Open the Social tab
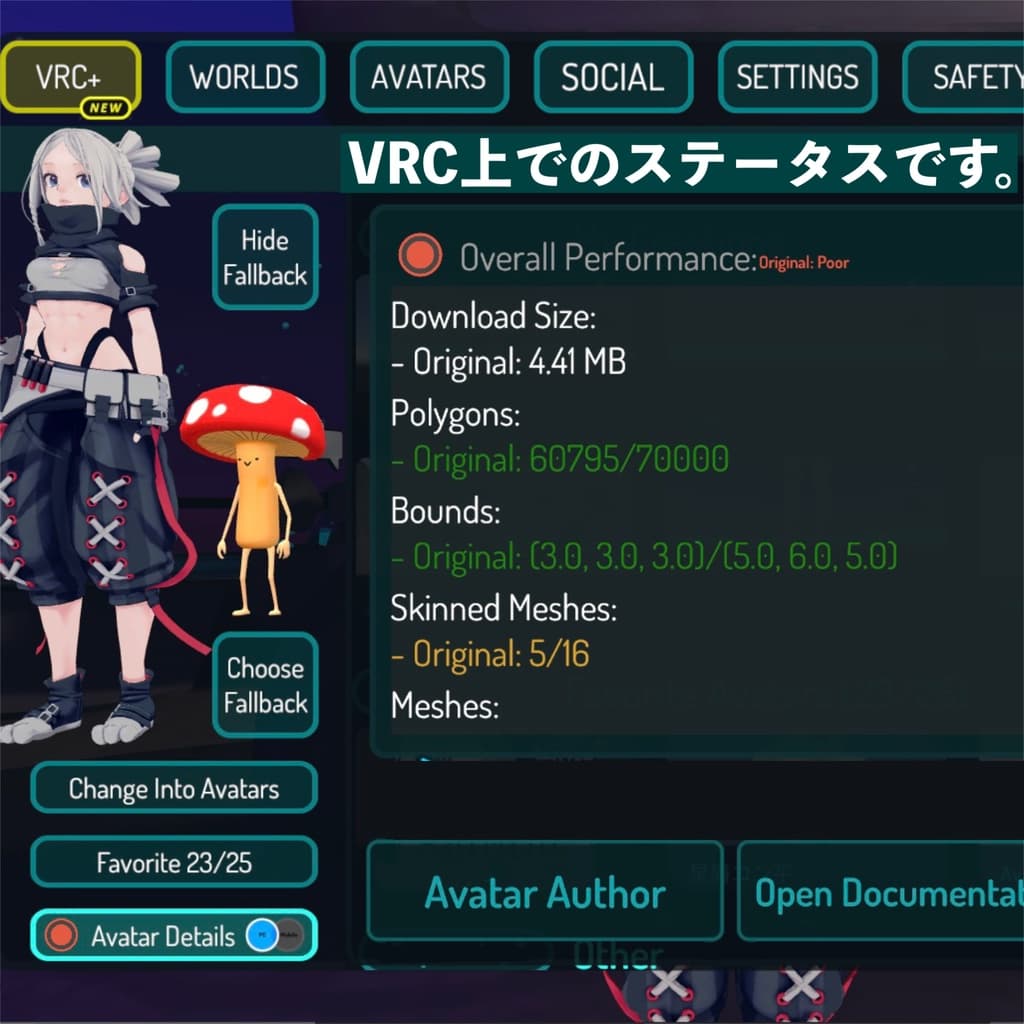The height and width of the screenshot is (1024, 1024). coord(613,77)
